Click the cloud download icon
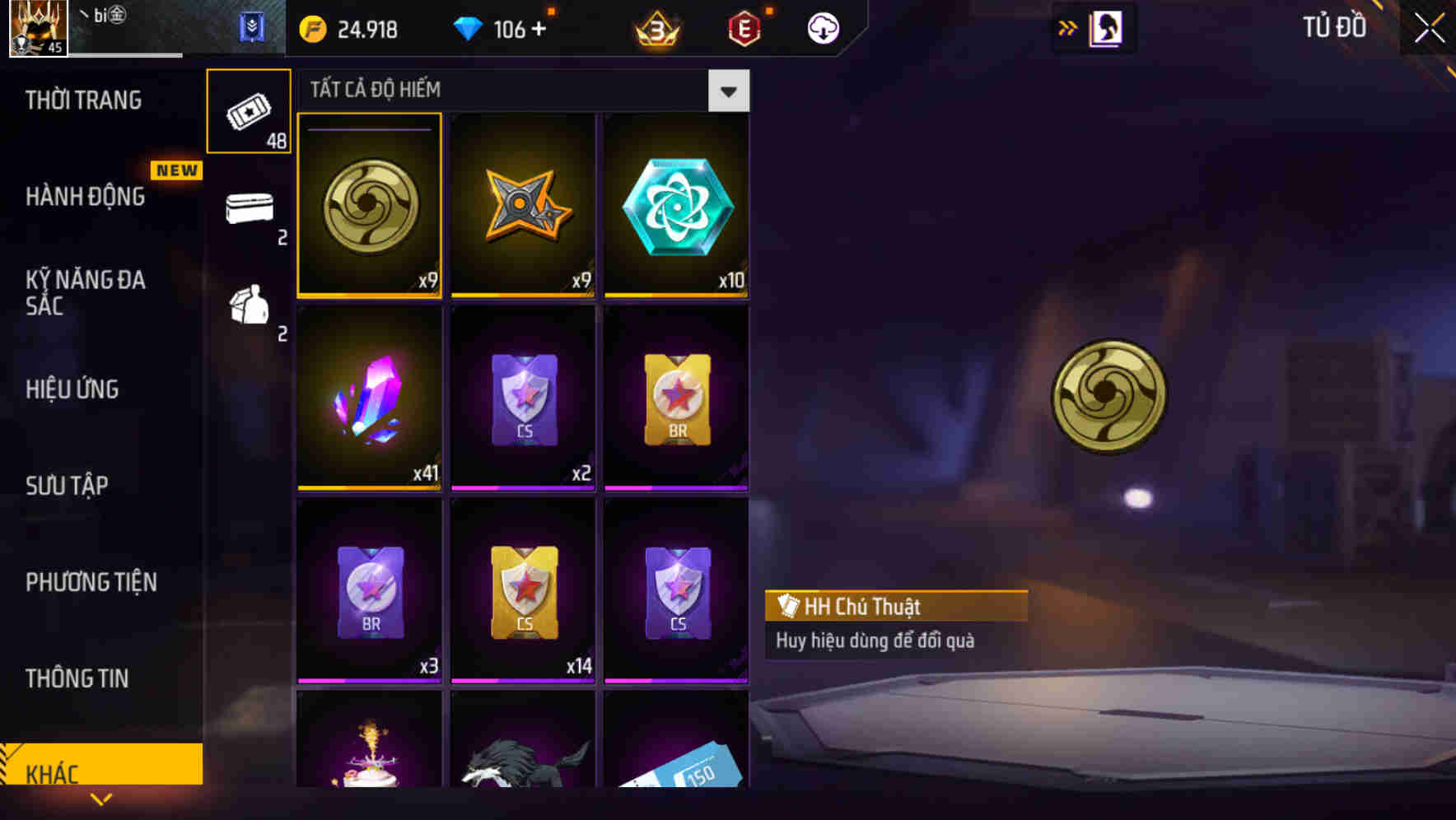The width and height of the screenshot is (1456, 820). [821, 28]
